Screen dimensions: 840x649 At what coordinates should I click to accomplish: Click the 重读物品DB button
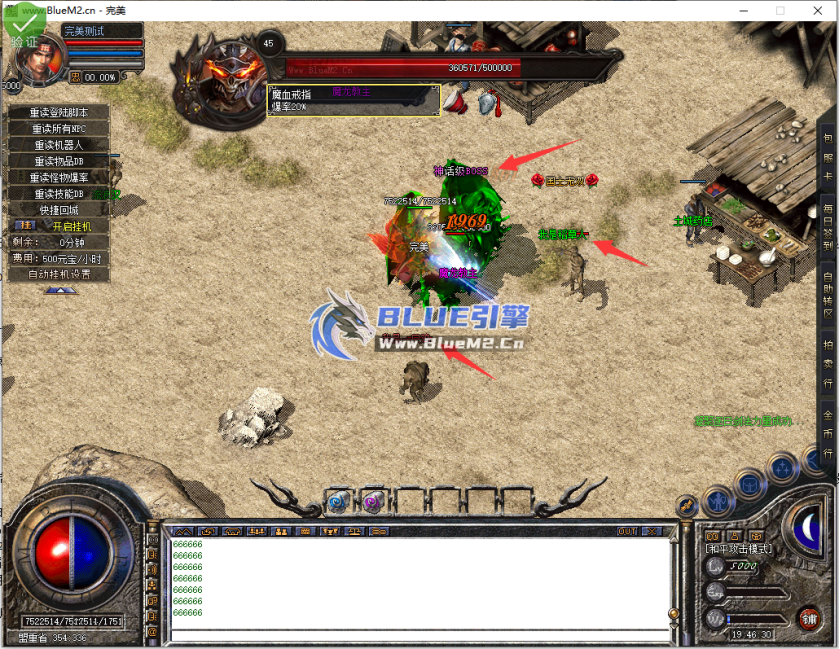(x=58, y=161)
